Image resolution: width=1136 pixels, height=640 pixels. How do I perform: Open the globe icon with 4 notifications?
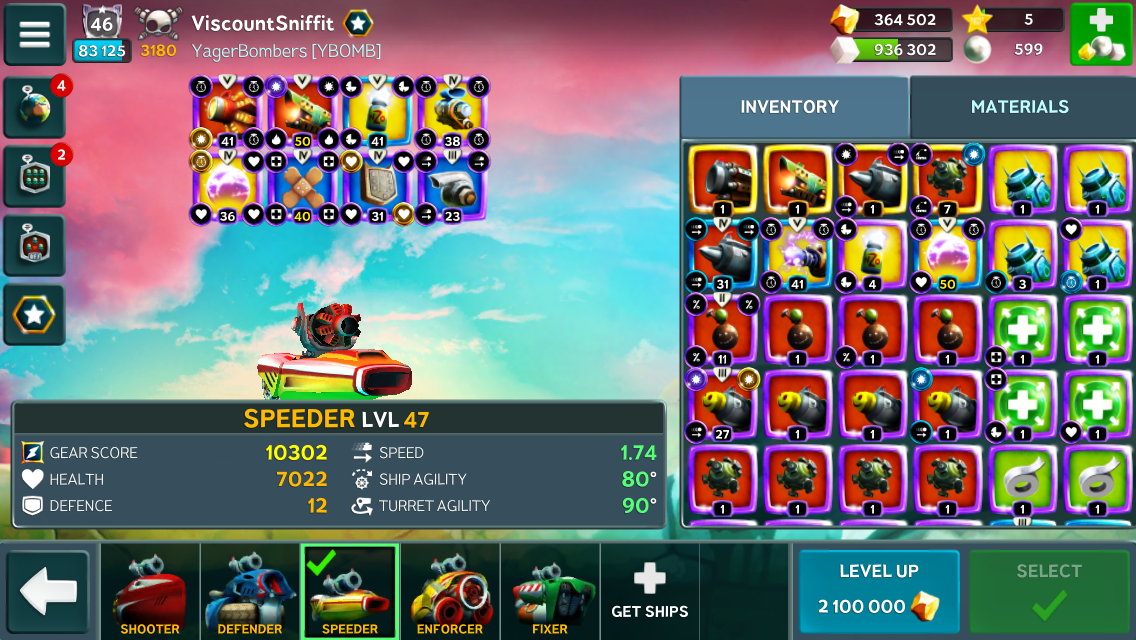35,108
